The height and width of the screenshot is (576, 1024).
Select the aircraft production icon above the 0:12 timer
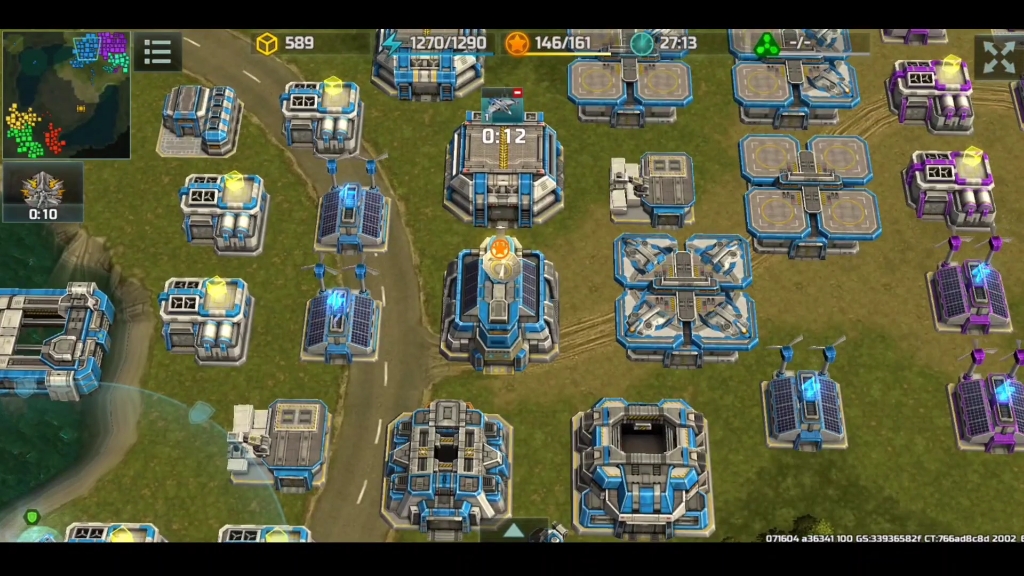pos(502,103)
